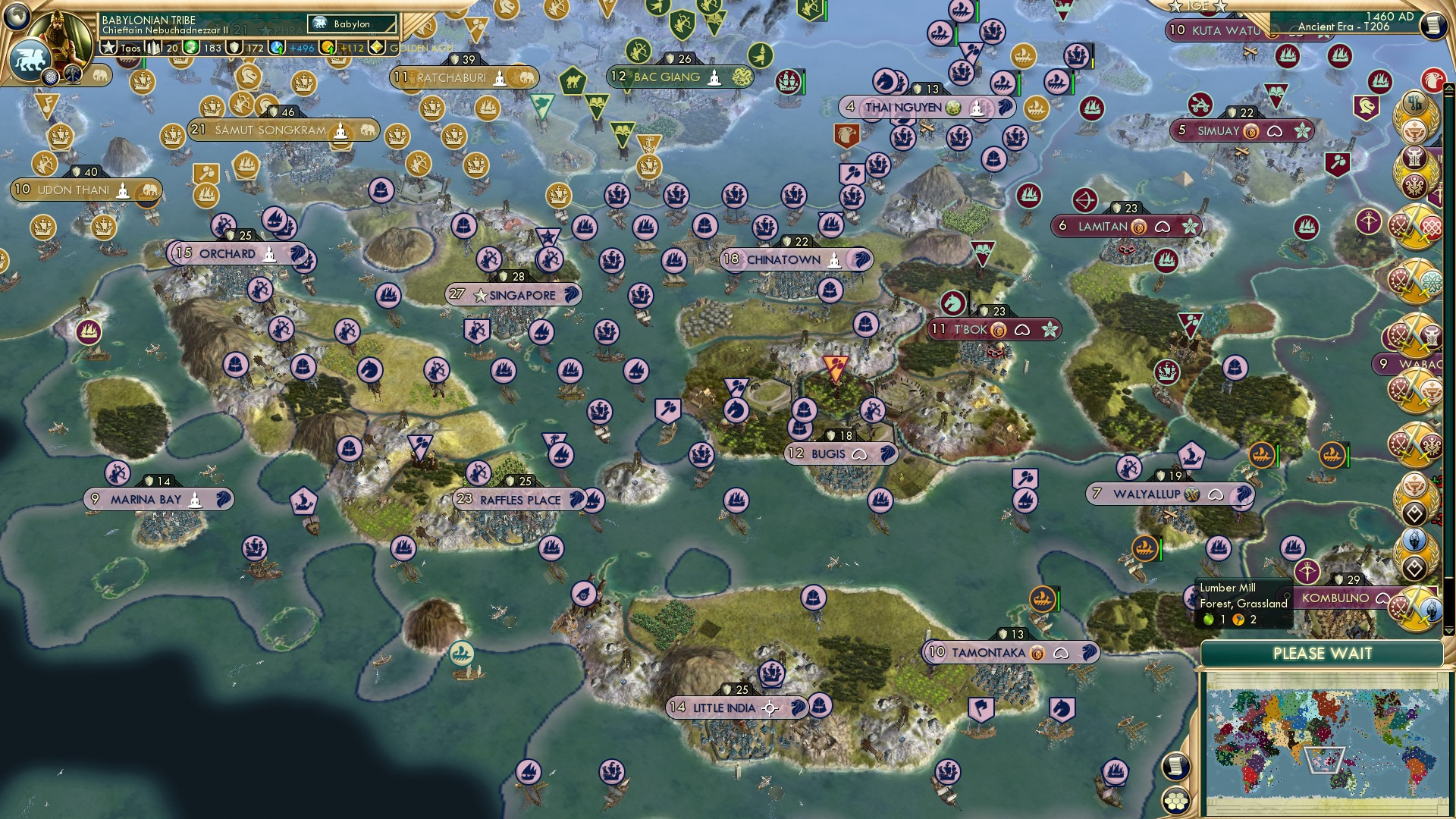Click the science icon showing +496

click(275, 48)
